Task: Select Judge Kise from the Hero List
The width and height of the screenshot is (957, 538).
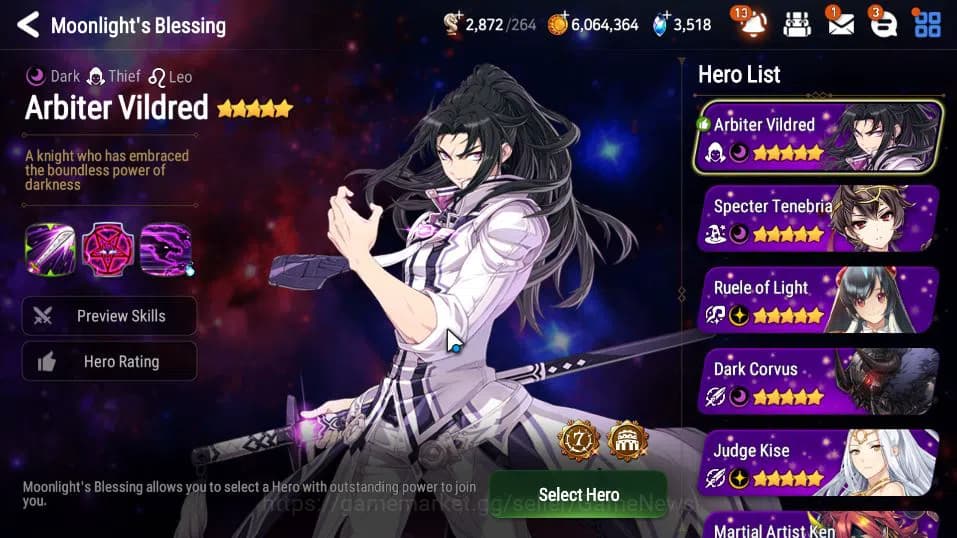Action: click(820, 463)
